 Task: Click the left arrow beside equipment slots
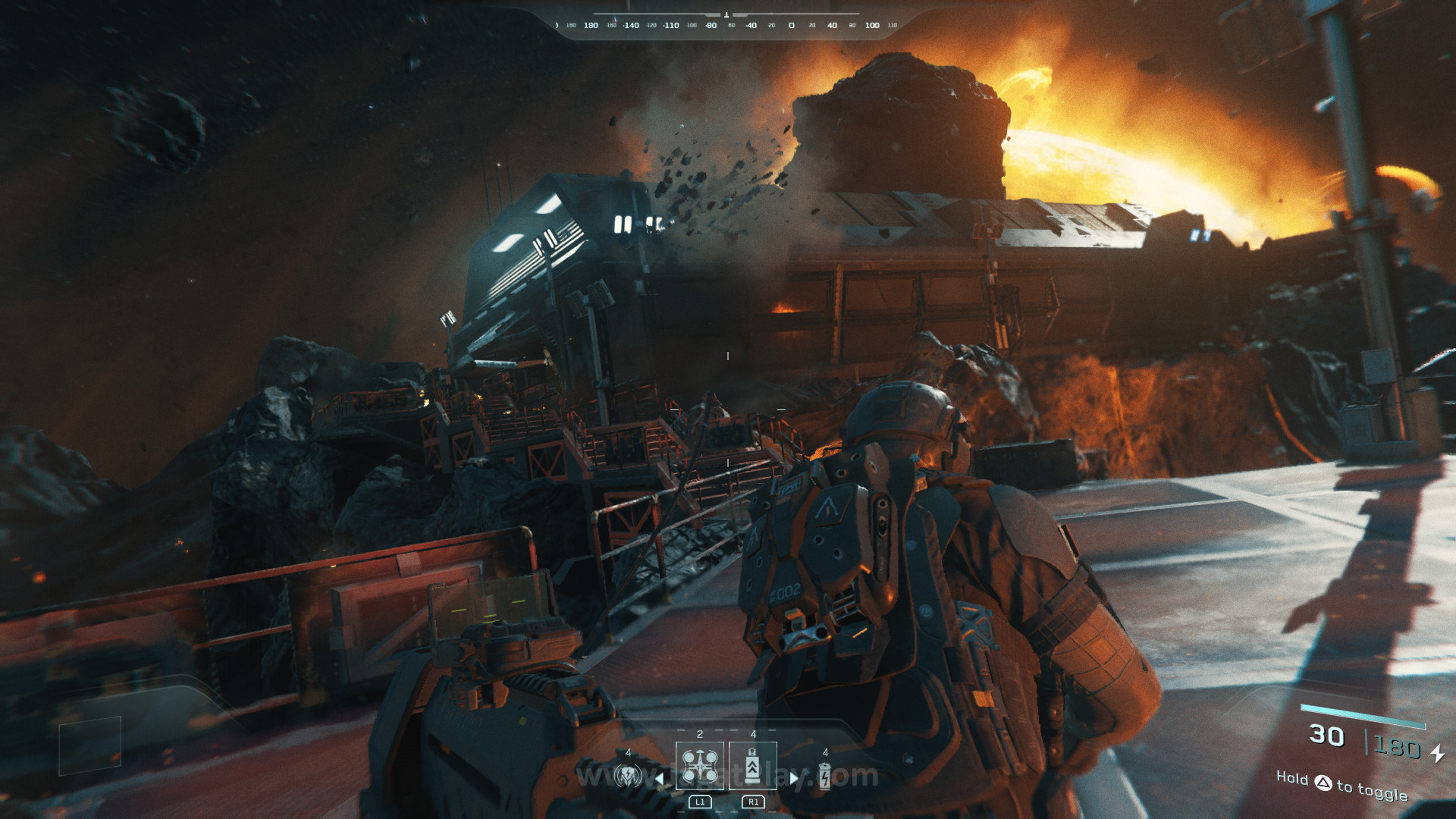(x=660, y=777)
